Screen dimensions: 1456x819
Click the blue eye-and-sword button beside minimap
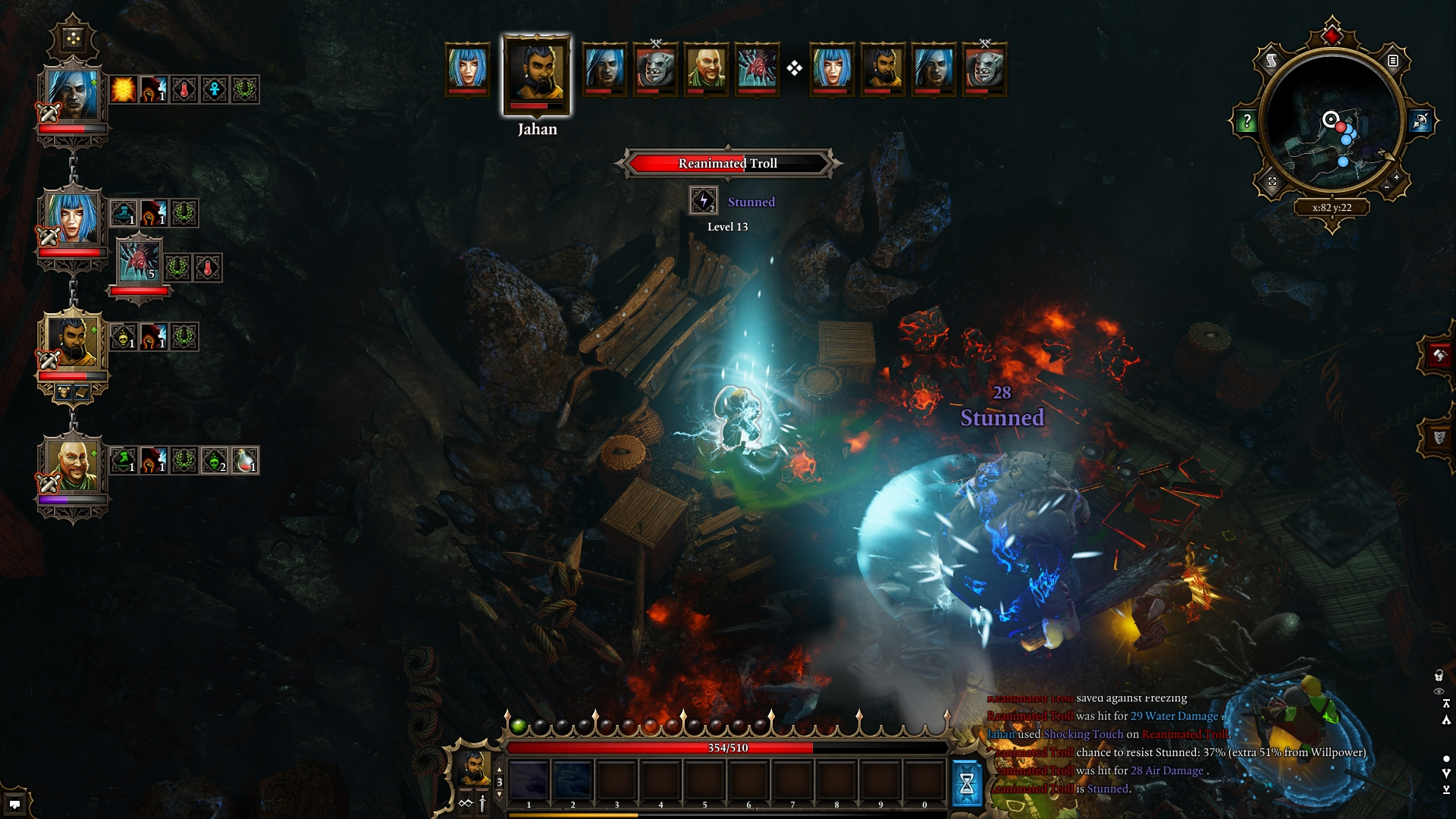tap(1420, 121)
